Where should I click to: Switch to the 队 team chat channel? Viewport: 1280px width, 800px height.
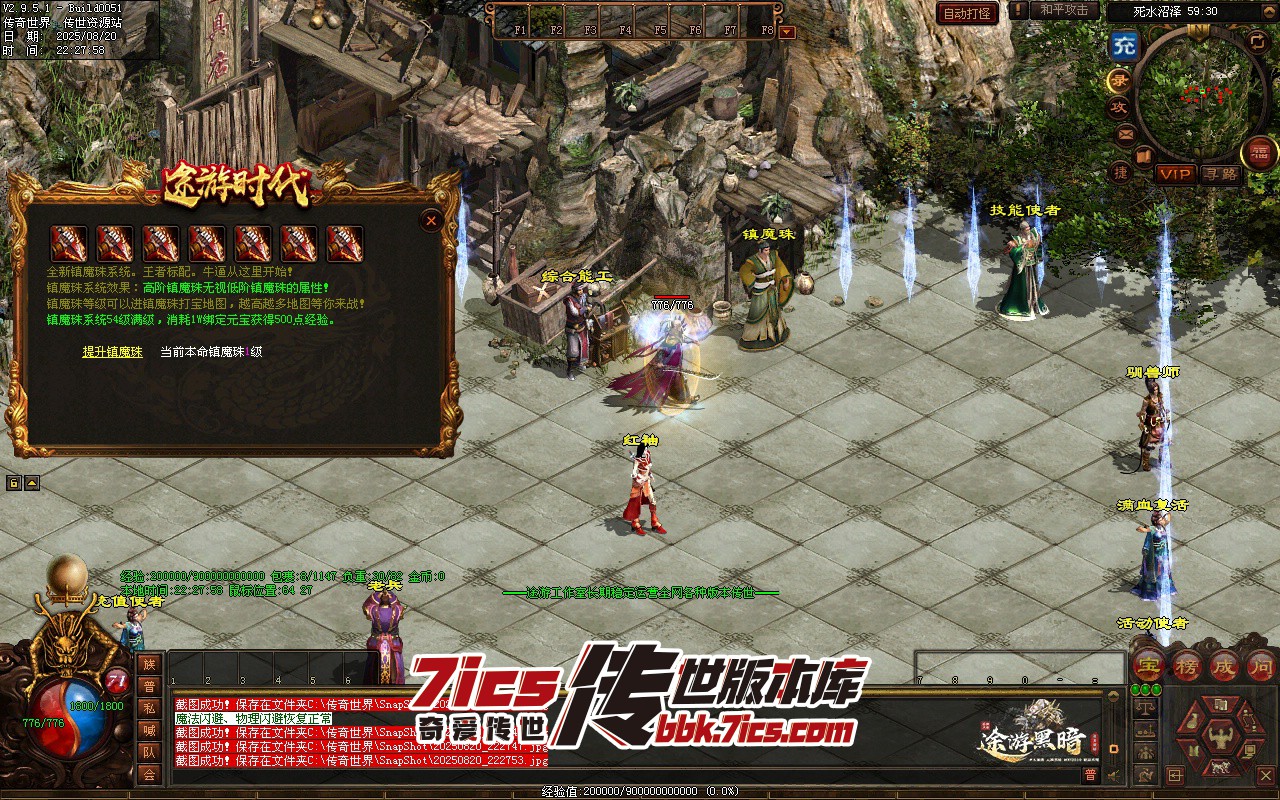[x=149, y=751]
